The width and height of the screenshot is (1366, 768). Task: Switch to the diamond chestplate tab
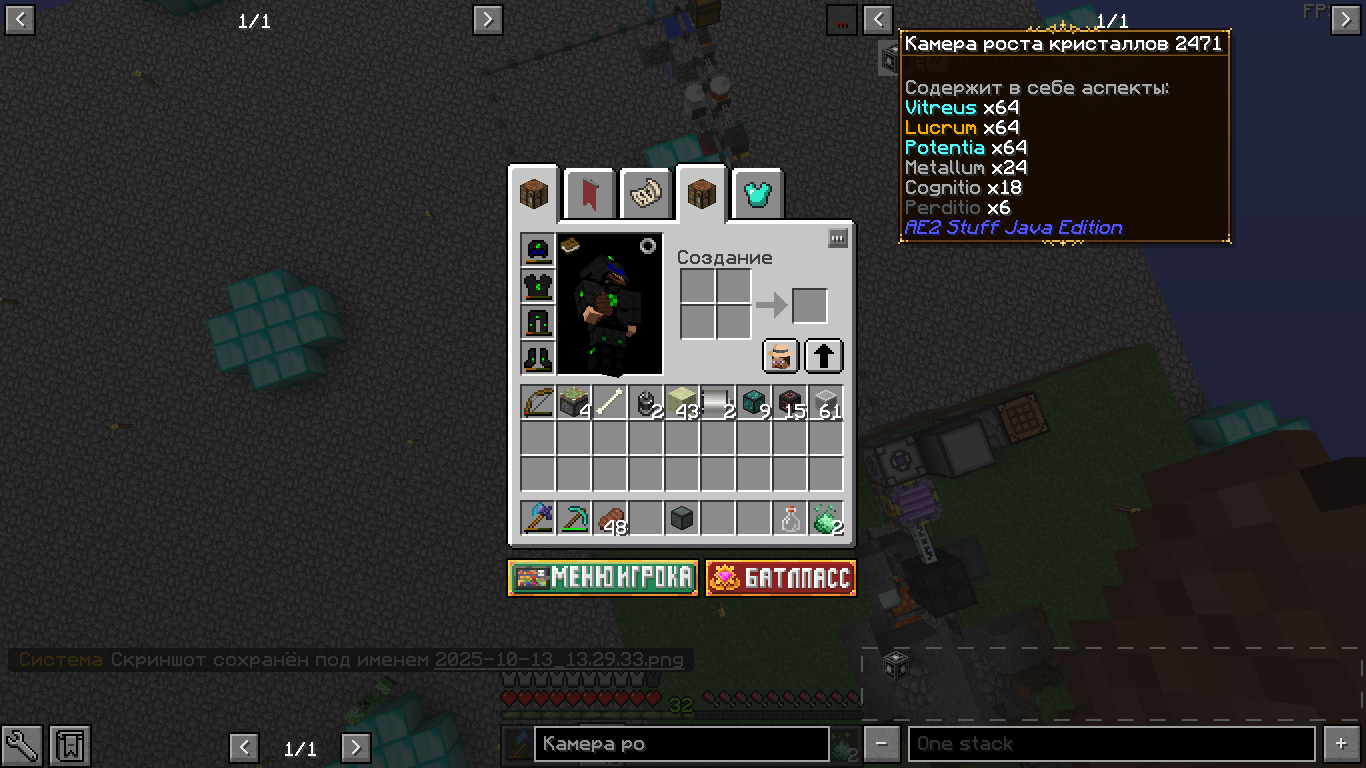click(x=758, y=195)
